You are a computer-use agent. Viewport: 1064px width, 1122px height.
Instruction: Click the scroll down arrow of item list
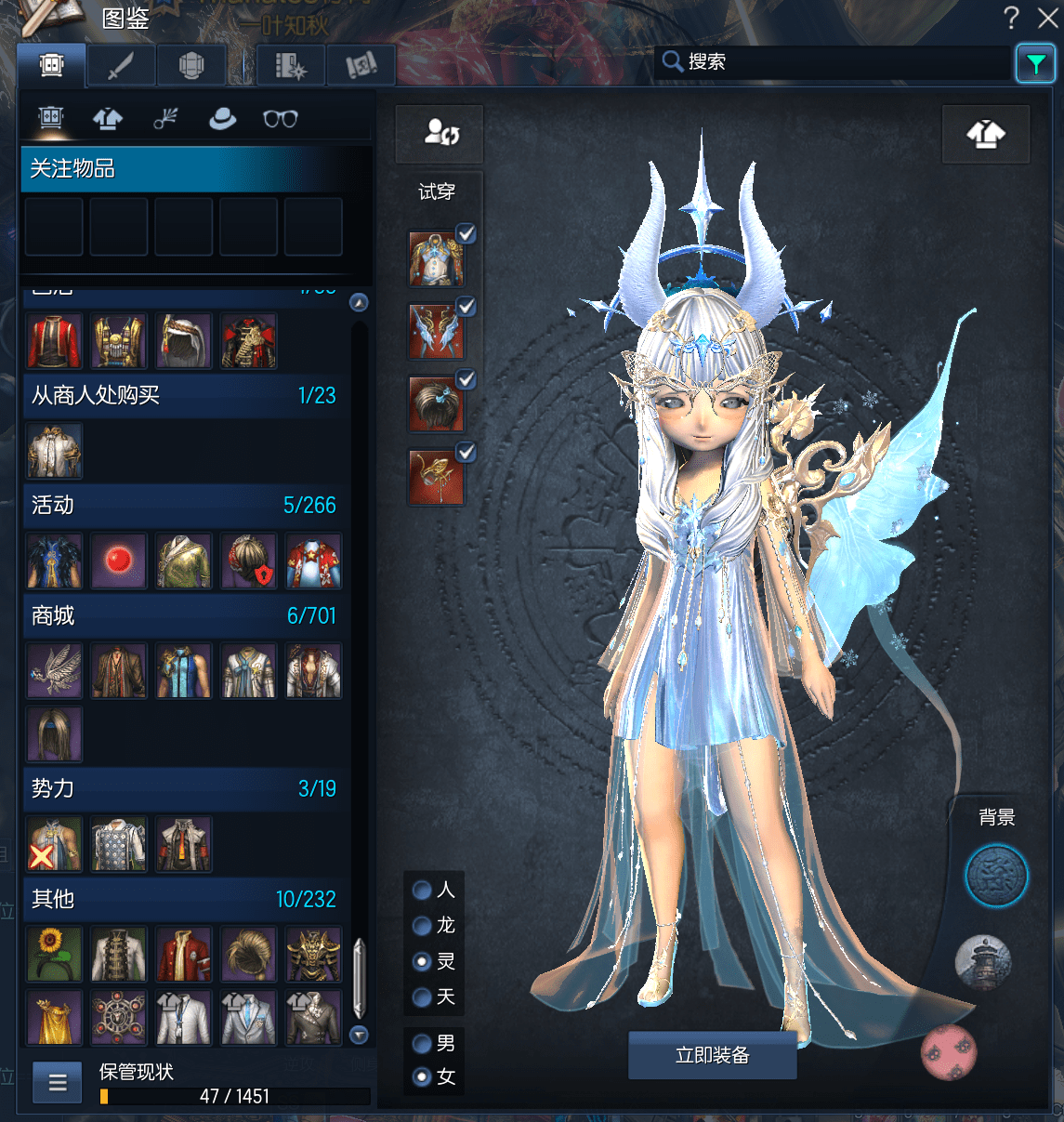pyautogui.click(x=359, y=1035)
